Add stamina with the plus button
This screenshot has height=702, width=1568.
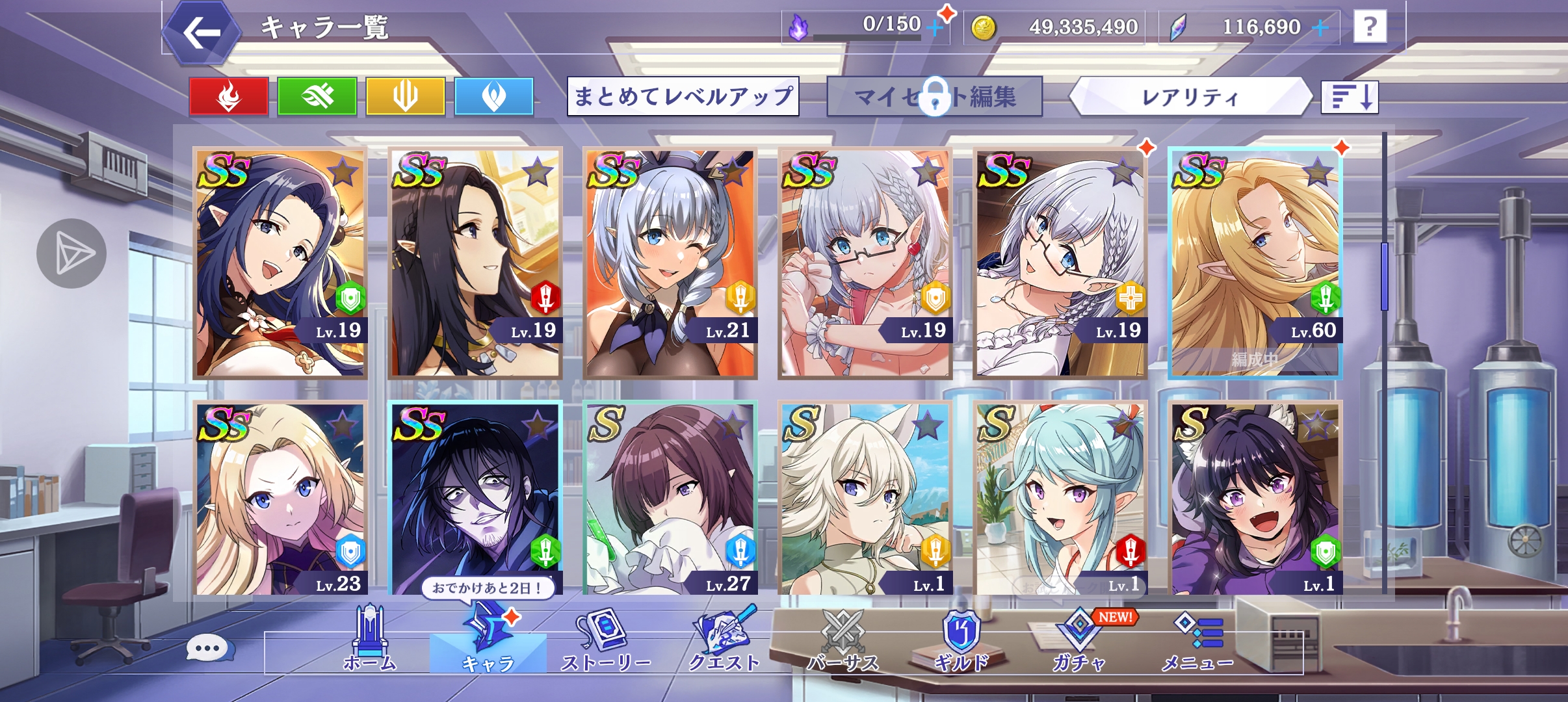pyautogui.click(x=935, y=27)
